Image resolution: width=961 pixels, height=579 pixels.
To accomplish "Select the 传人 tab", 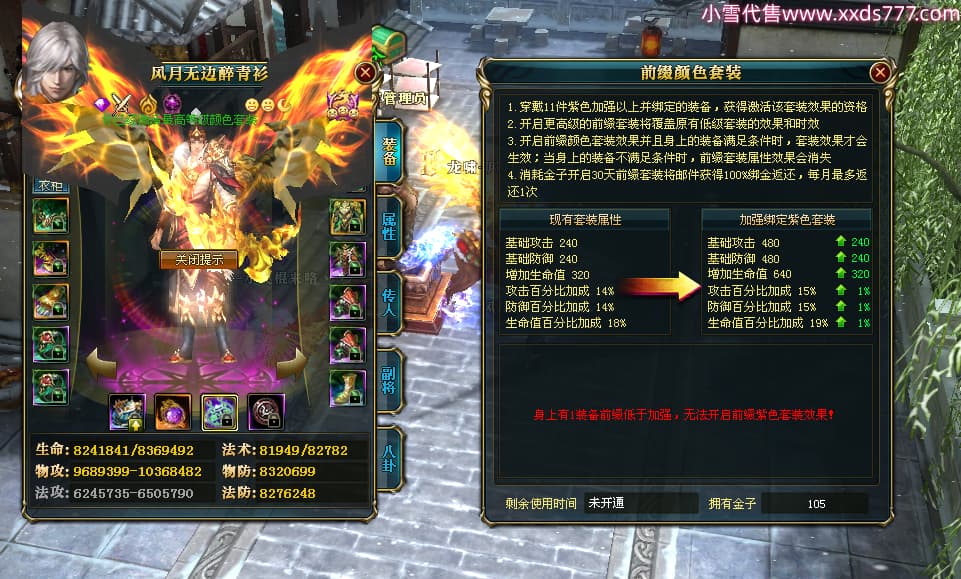I will pyautogui.click(x=390, y=303).
